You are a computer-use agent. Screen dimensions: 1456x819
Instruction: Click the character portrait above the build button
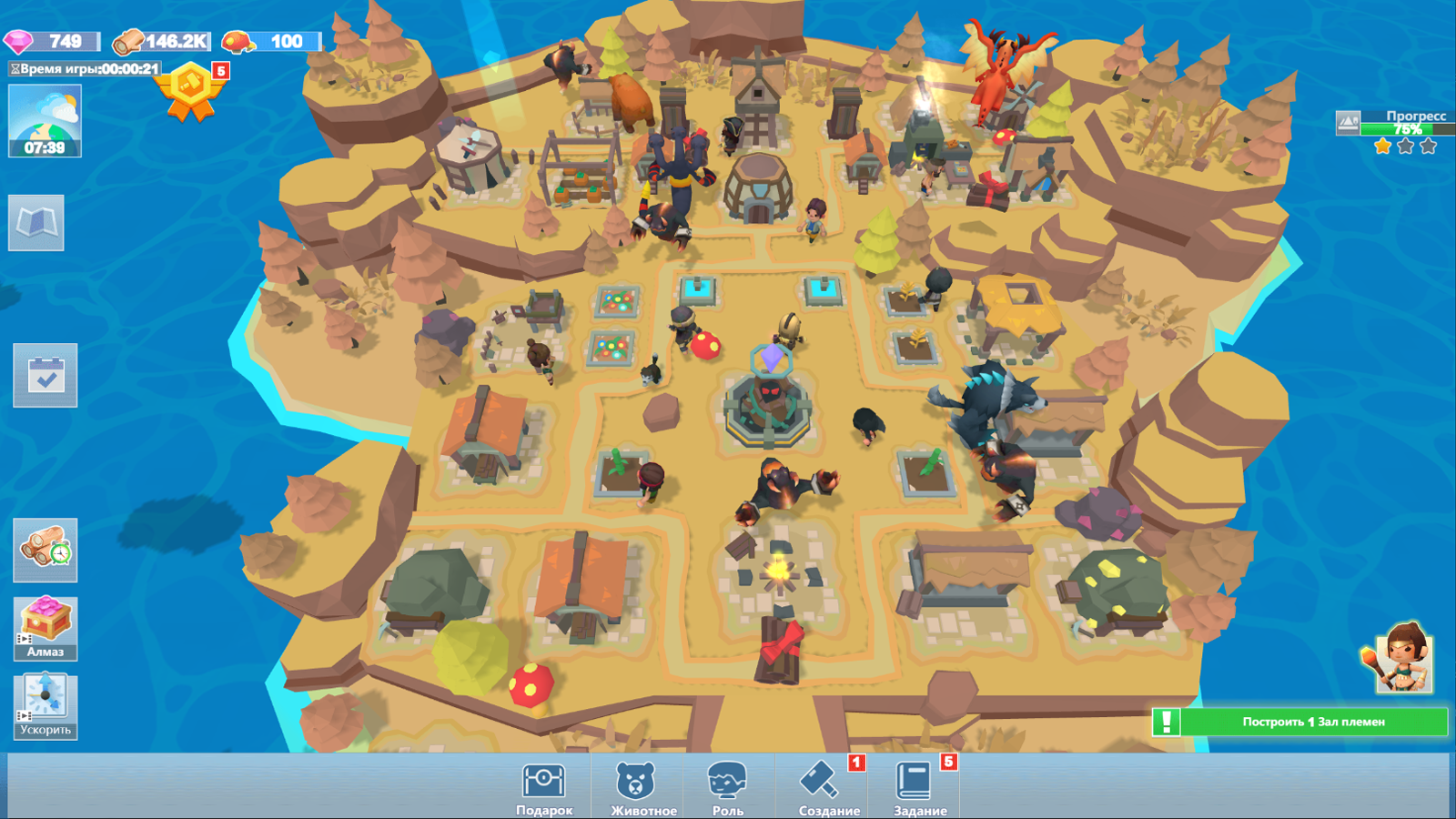click(1406, 667)
